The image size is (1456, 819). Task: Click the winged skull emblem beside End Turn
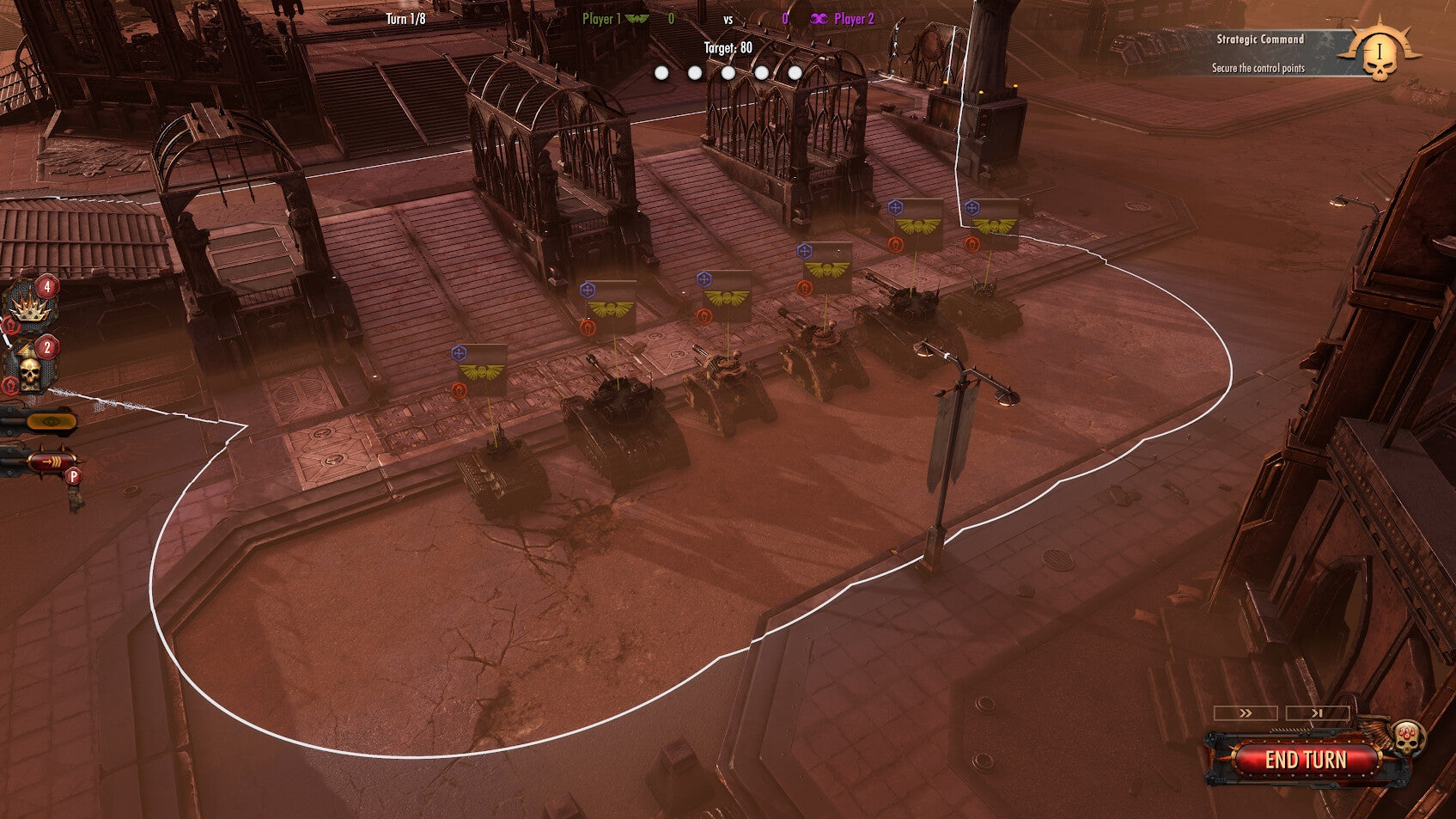click(x=1407, y=739)
